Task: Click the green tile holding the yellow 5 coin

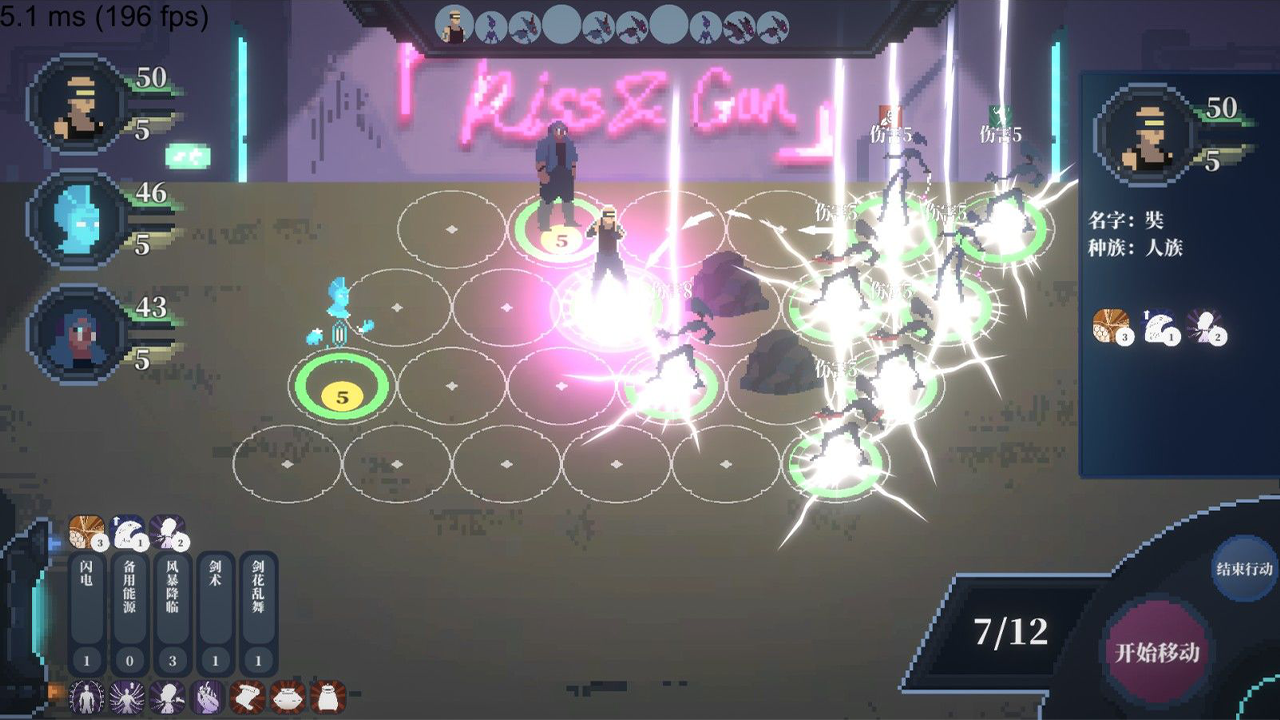Action: coord(340,393)
